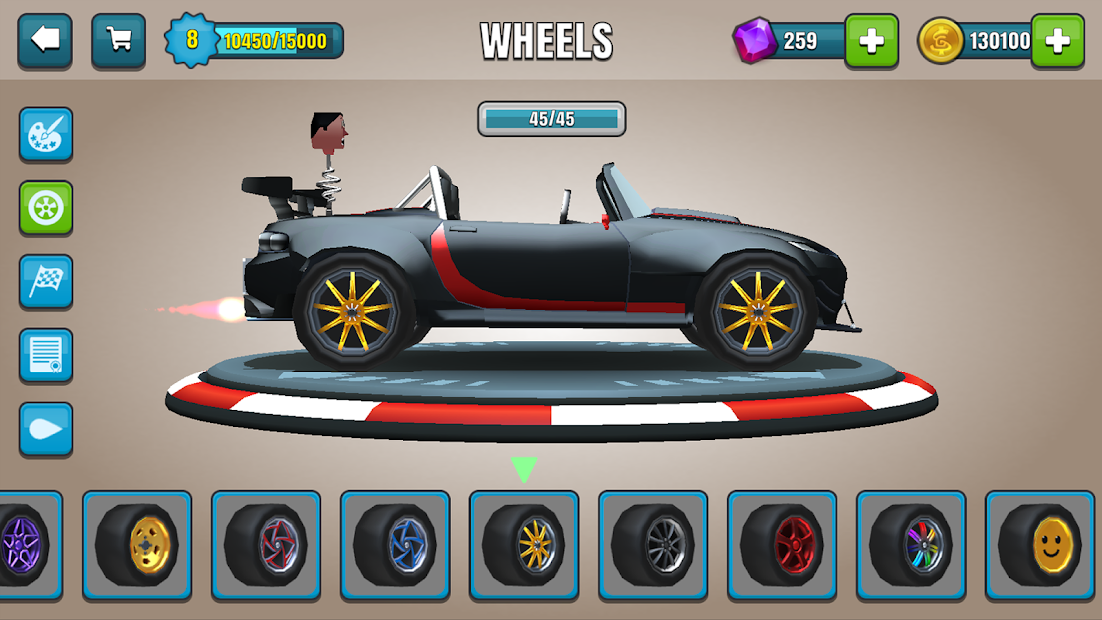
Task: Choose the blue swirl blade wheel
Action: (395, 545)
